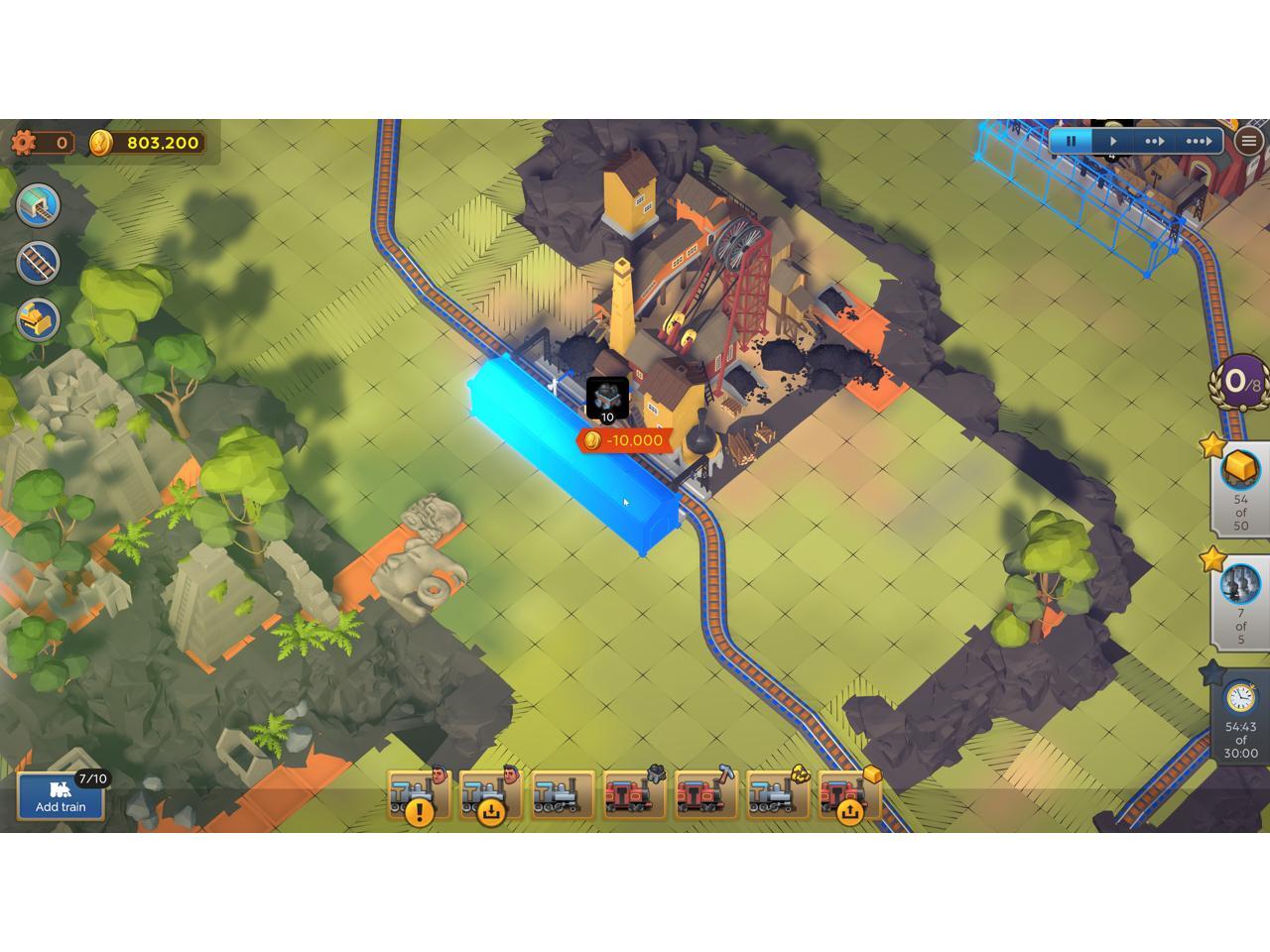Select the grey passenger train with download badge
1270x952 pixels.
click(490, 795)
